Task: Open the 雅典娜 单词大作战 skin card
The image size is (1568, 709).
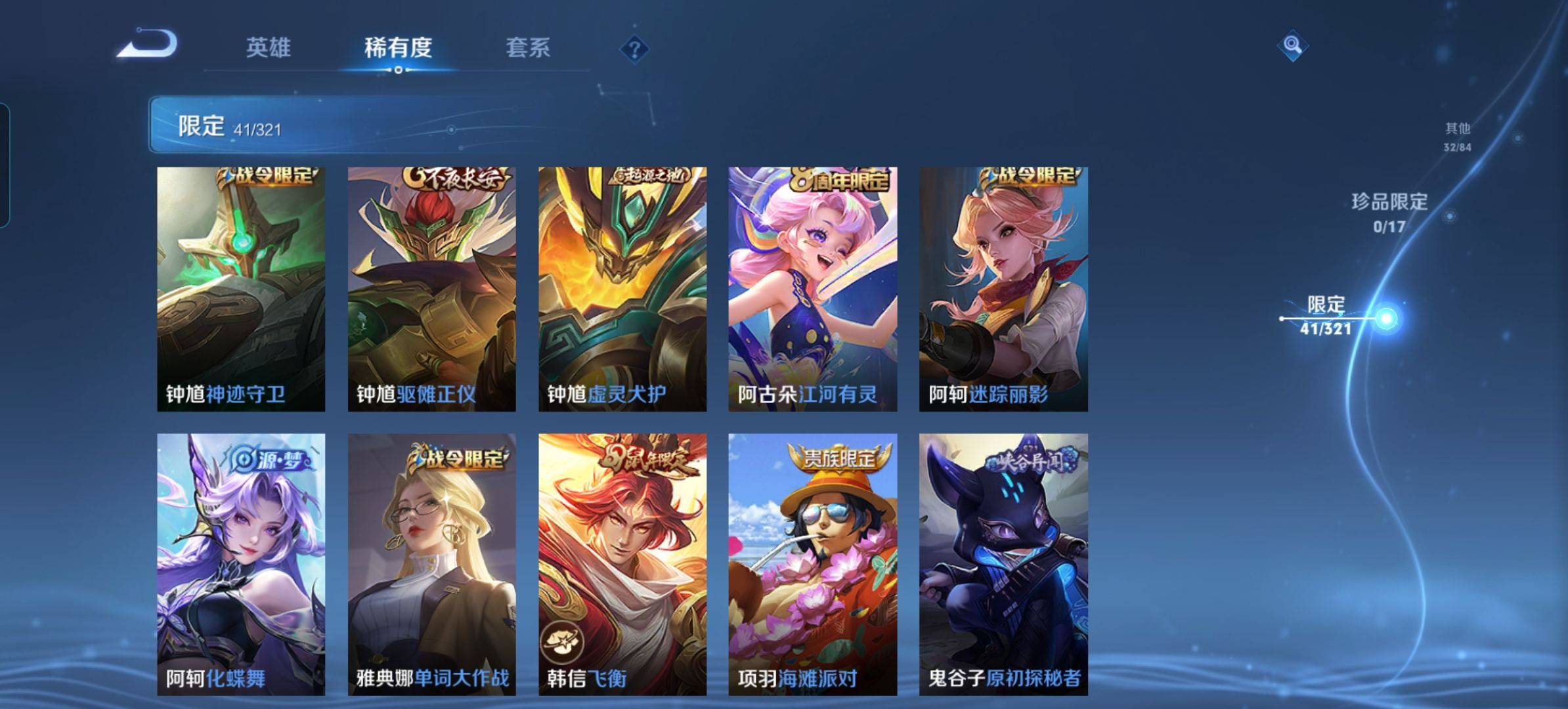Action: 431,564
